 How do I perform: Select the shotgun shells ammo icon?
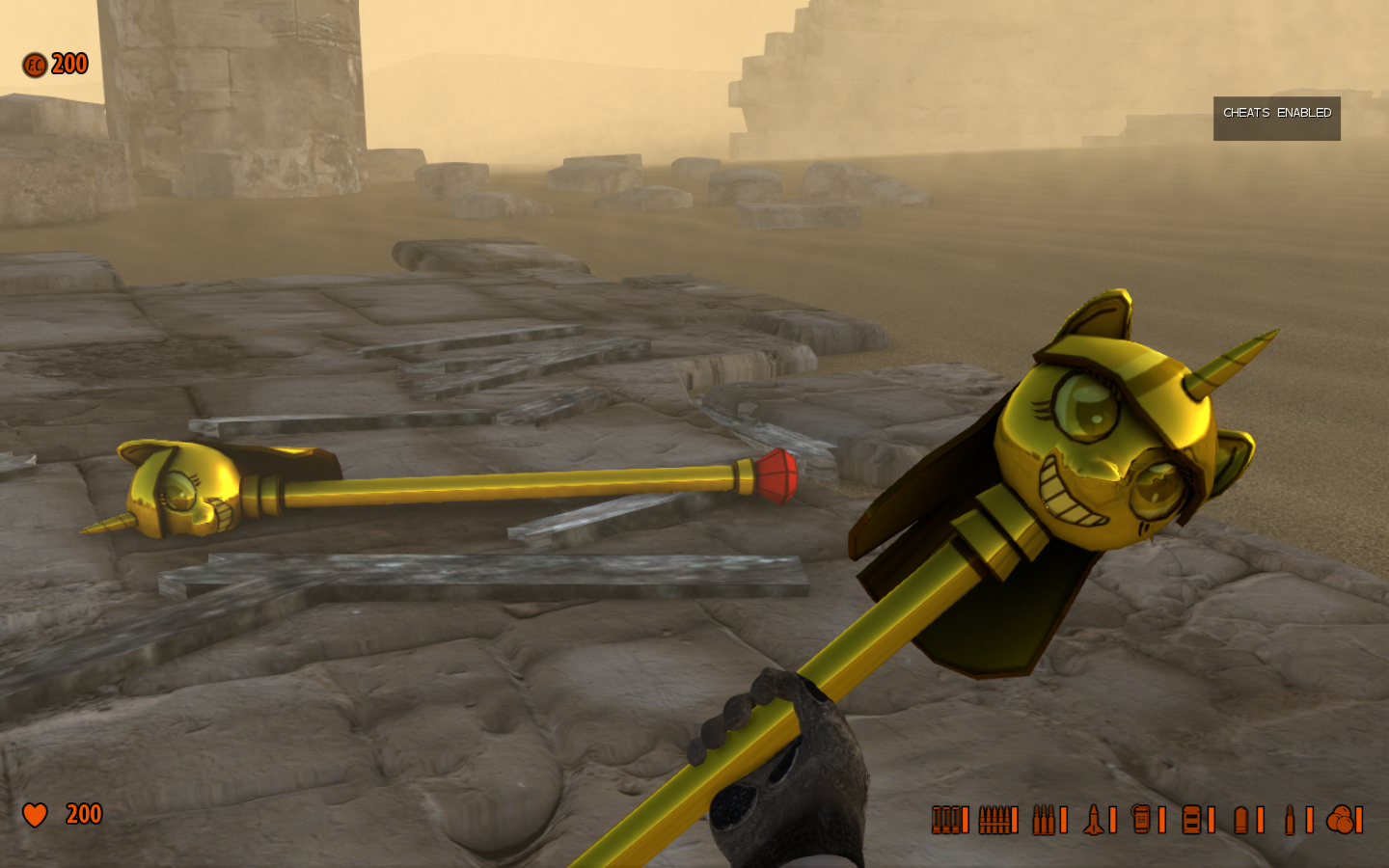point(947,820)
